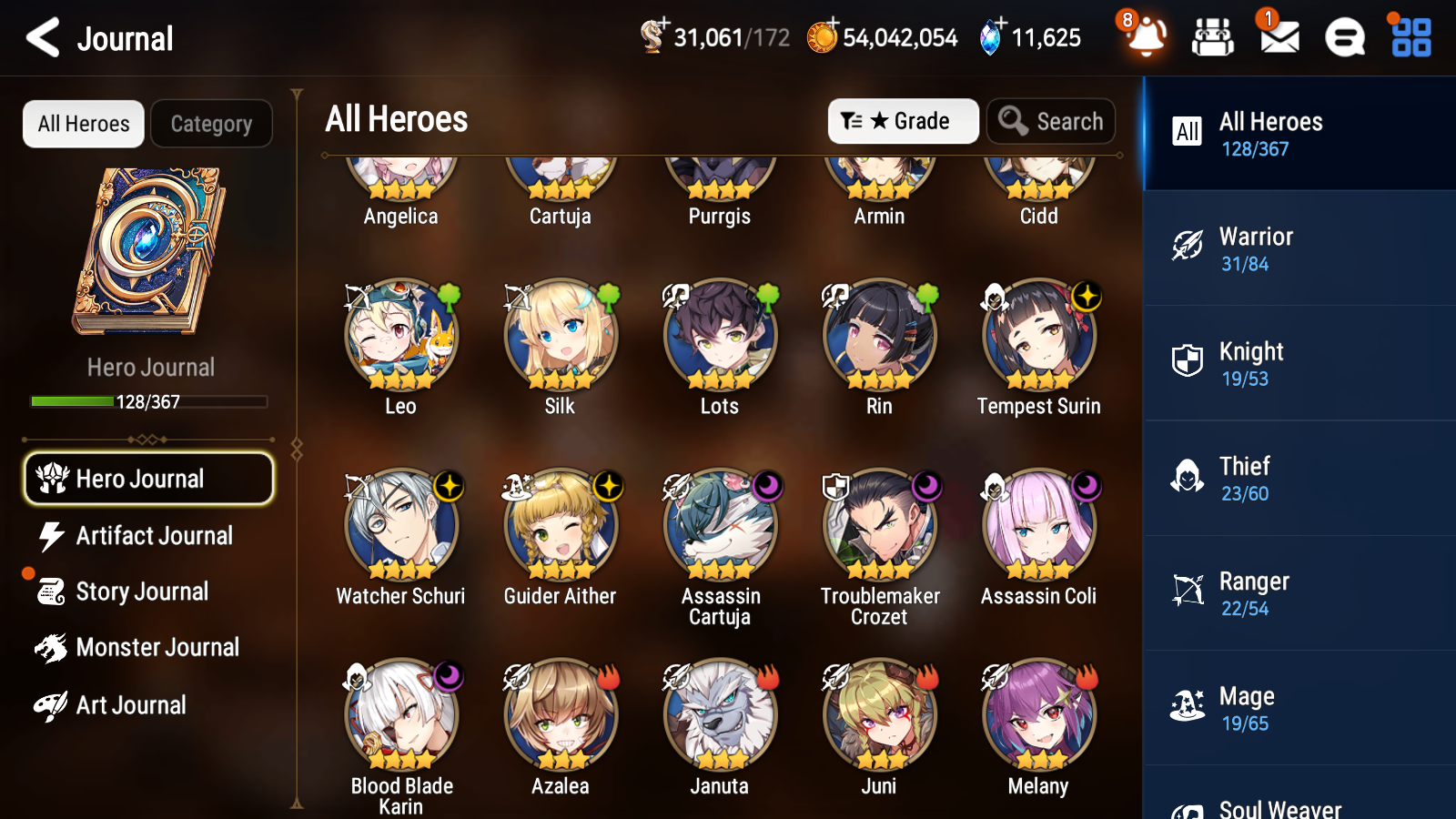Switch to the Category tab
The image size is (1456, 819).
211,124
